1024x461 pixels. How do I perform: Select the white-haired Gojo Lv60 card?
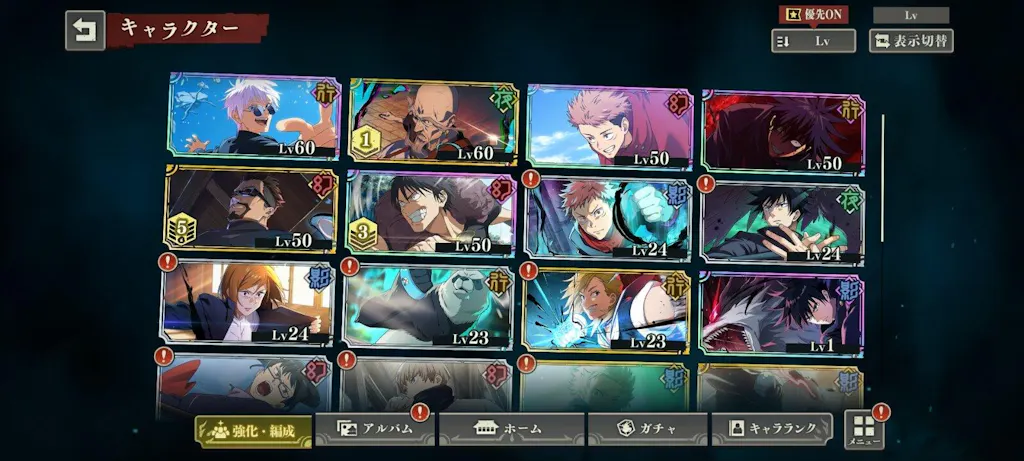coord(255,117)
